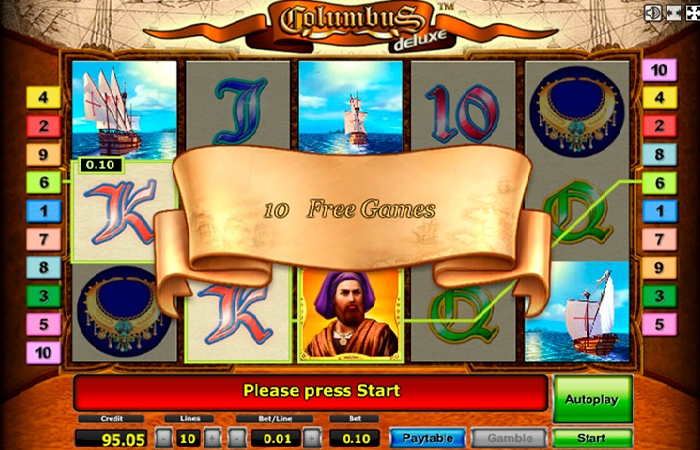The image size is (700, 450).
Task: Click the green Start button
Action: point(592,438)
